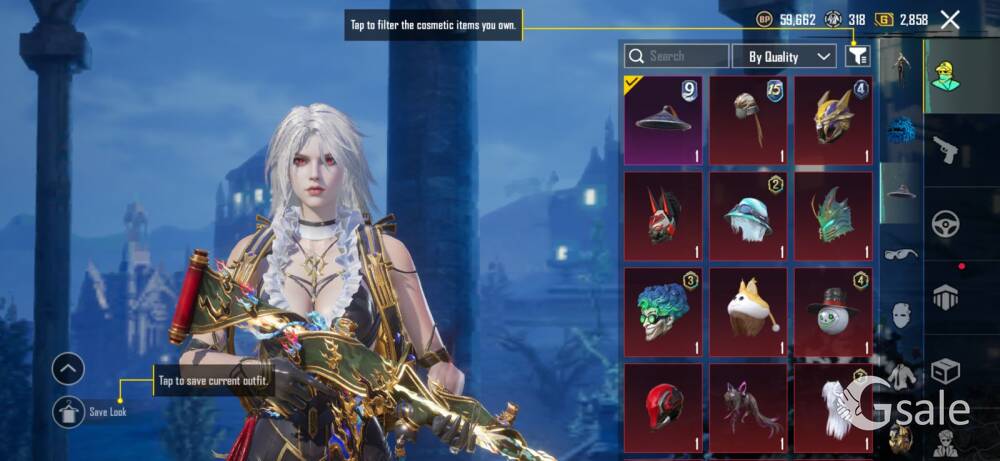Viewport: 1000px width, 461px height.
Task: Switch to the pistol weapon skins tab
Action: pyautogui.click(x=944, y=150)
